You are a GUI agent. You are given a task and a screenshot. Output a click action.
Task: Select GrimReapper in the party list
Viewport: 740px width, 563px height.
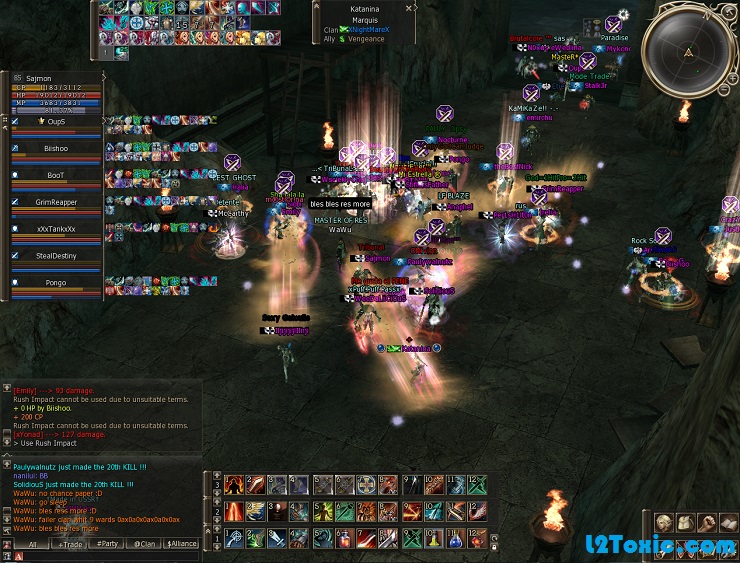click(x=57, y=202)
